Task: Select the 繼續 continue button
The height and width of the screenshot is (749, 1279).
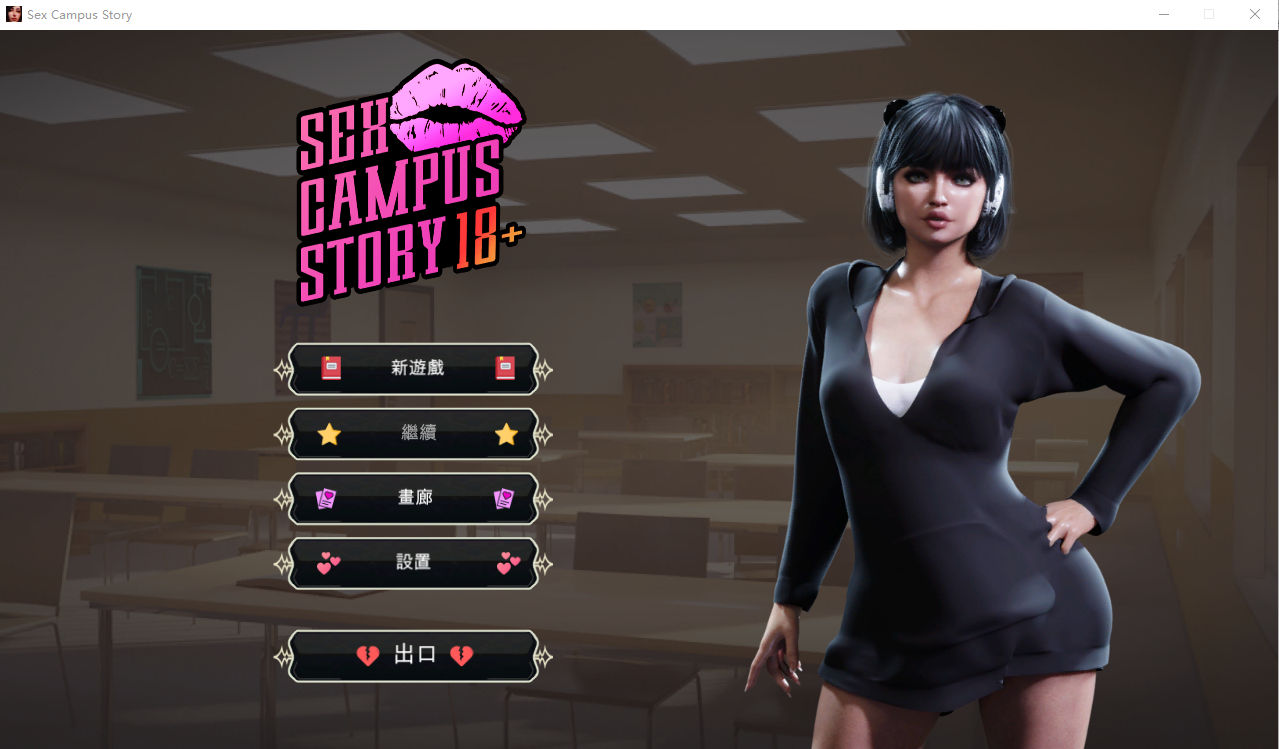Action: point(414,434)
